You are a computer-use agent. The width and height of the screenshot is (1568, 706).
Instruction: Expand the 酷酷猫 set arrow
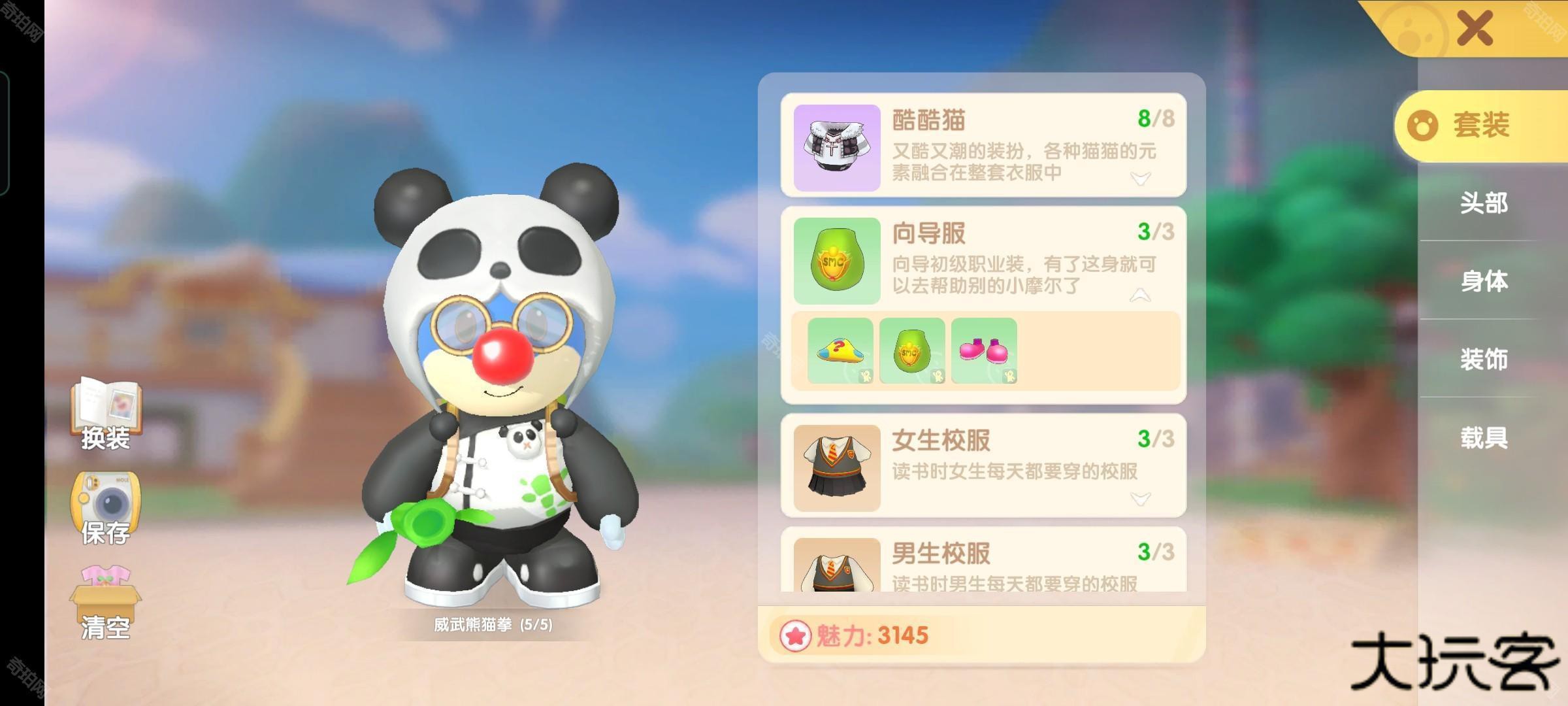tap(1141, 178)
